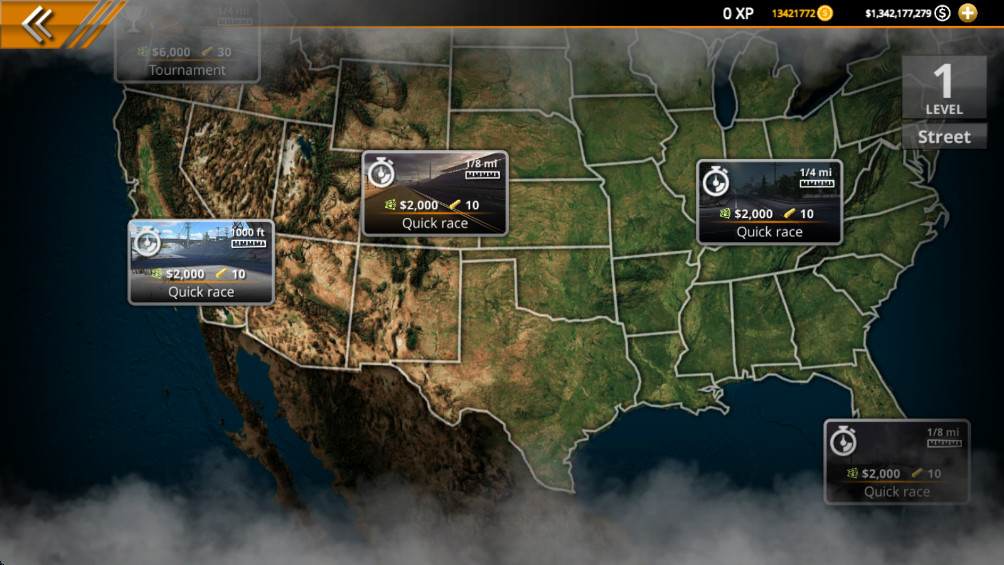Select the 1000 ft Quick race card
1004x565 pixels.
click(201, 262)
